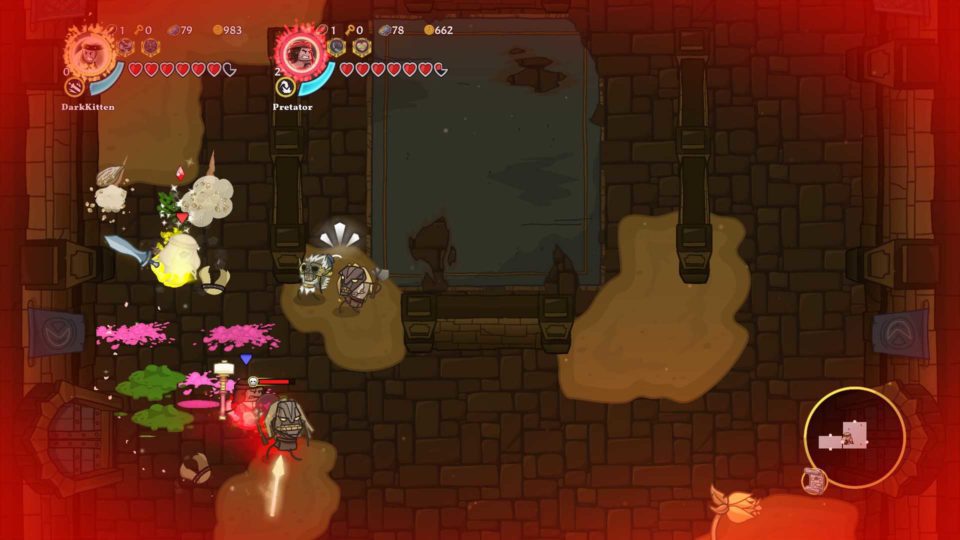This screenshot has height=540, width=960.
Task: Click Pretator's heart relic badge
Action: point(362,46)
